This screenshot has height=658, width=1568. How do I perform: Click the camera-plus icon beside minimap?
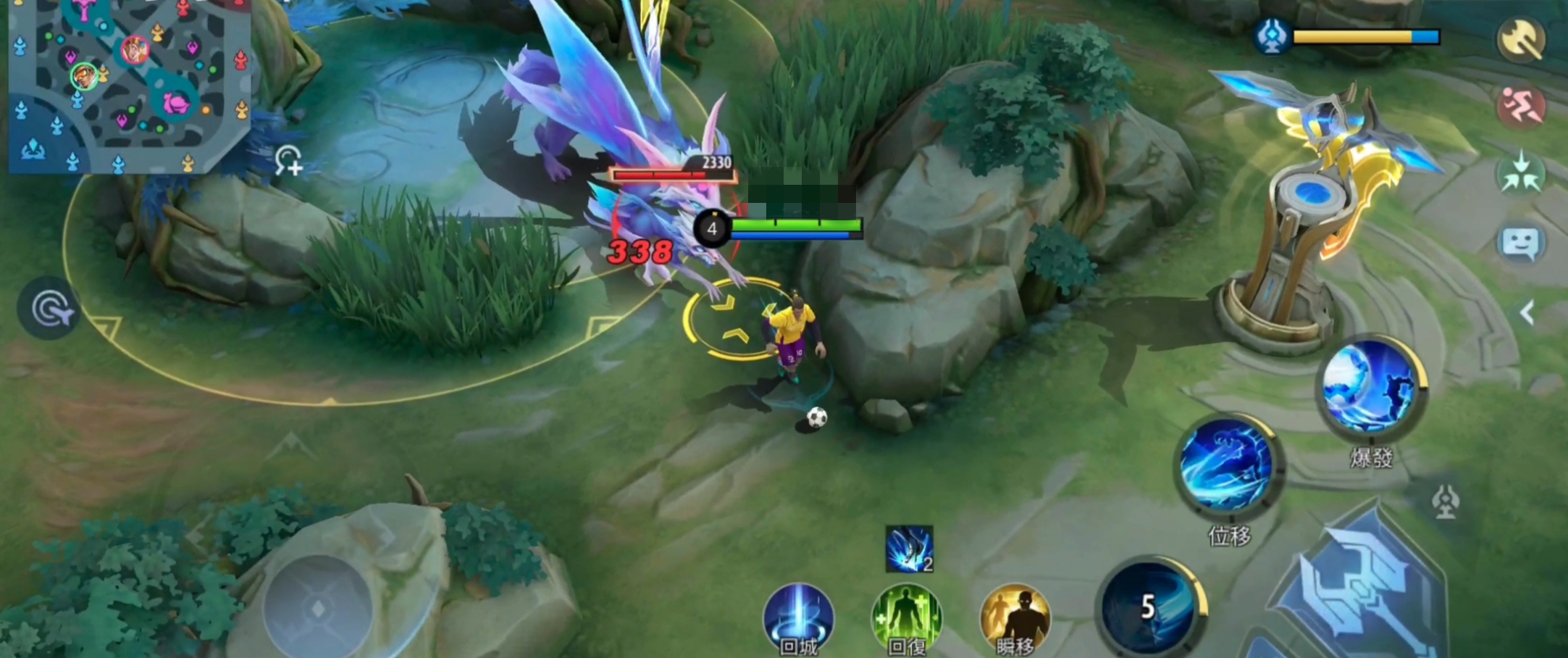pyautogui.click(x=288, y=161)
